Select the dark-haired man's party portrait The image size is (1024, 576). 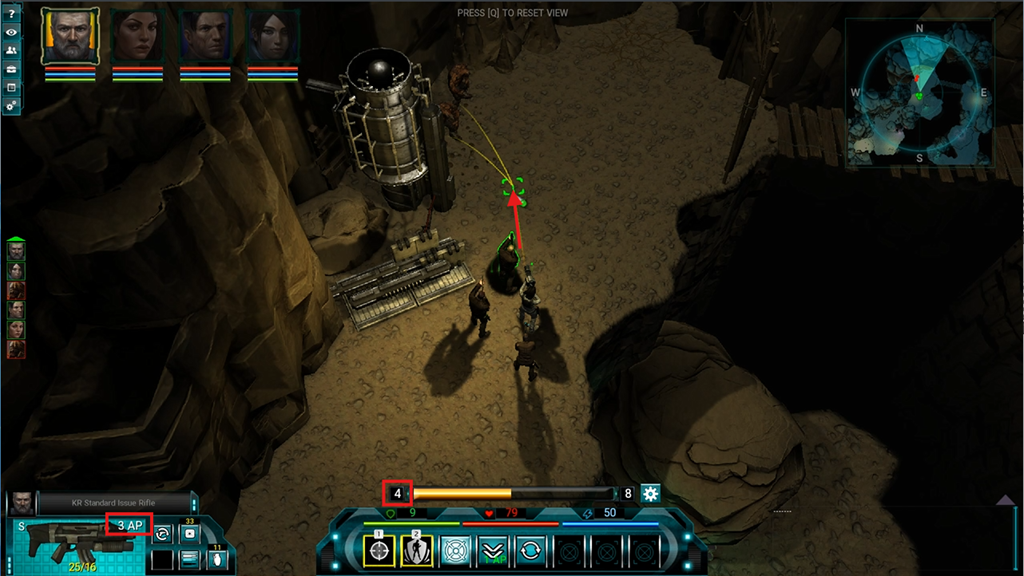pyautogui.click(x=205, y=36)
